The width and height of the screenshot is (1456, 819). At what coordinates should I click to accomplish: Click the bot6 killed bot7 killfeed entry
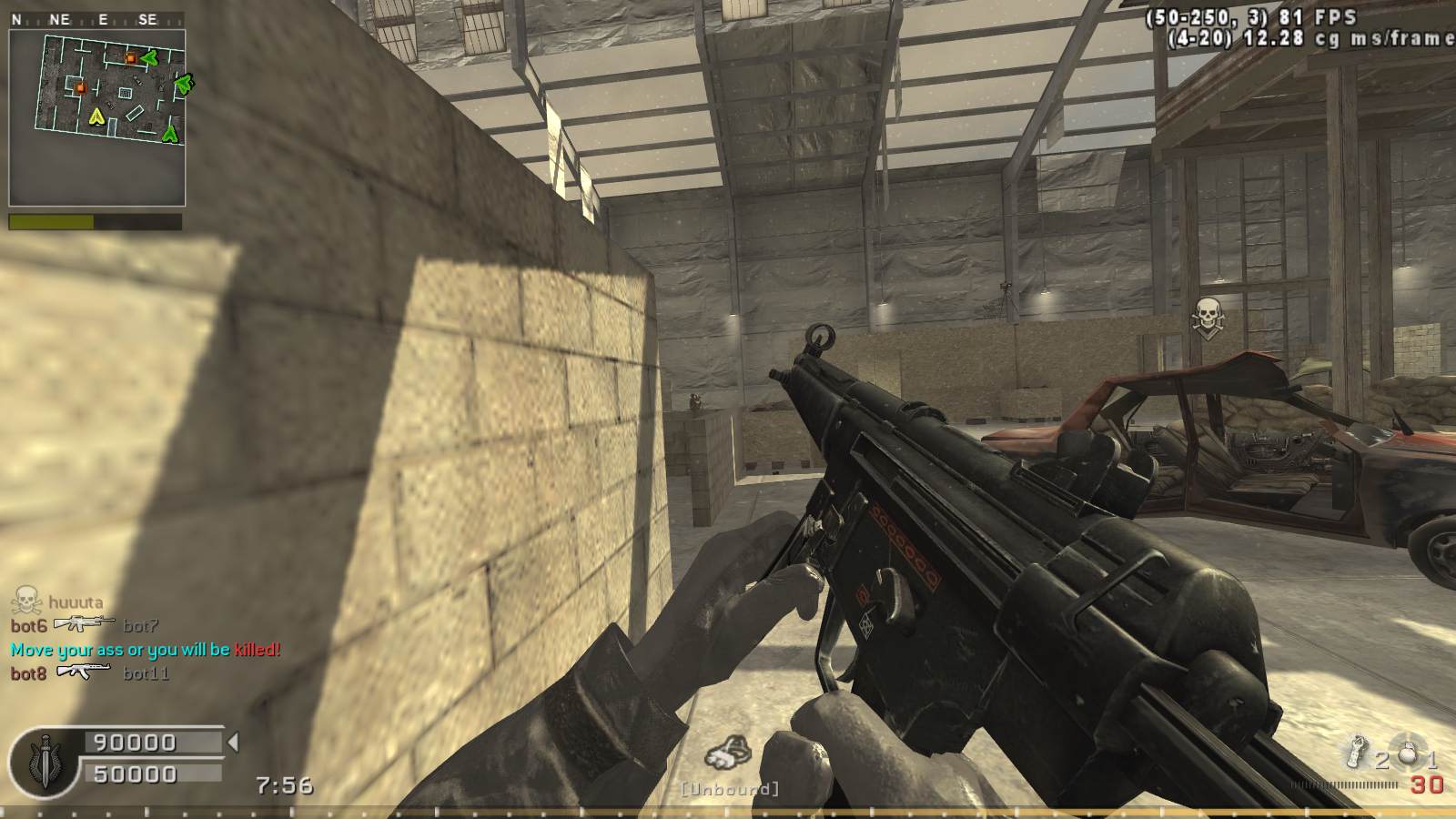(x=85, y=625)
